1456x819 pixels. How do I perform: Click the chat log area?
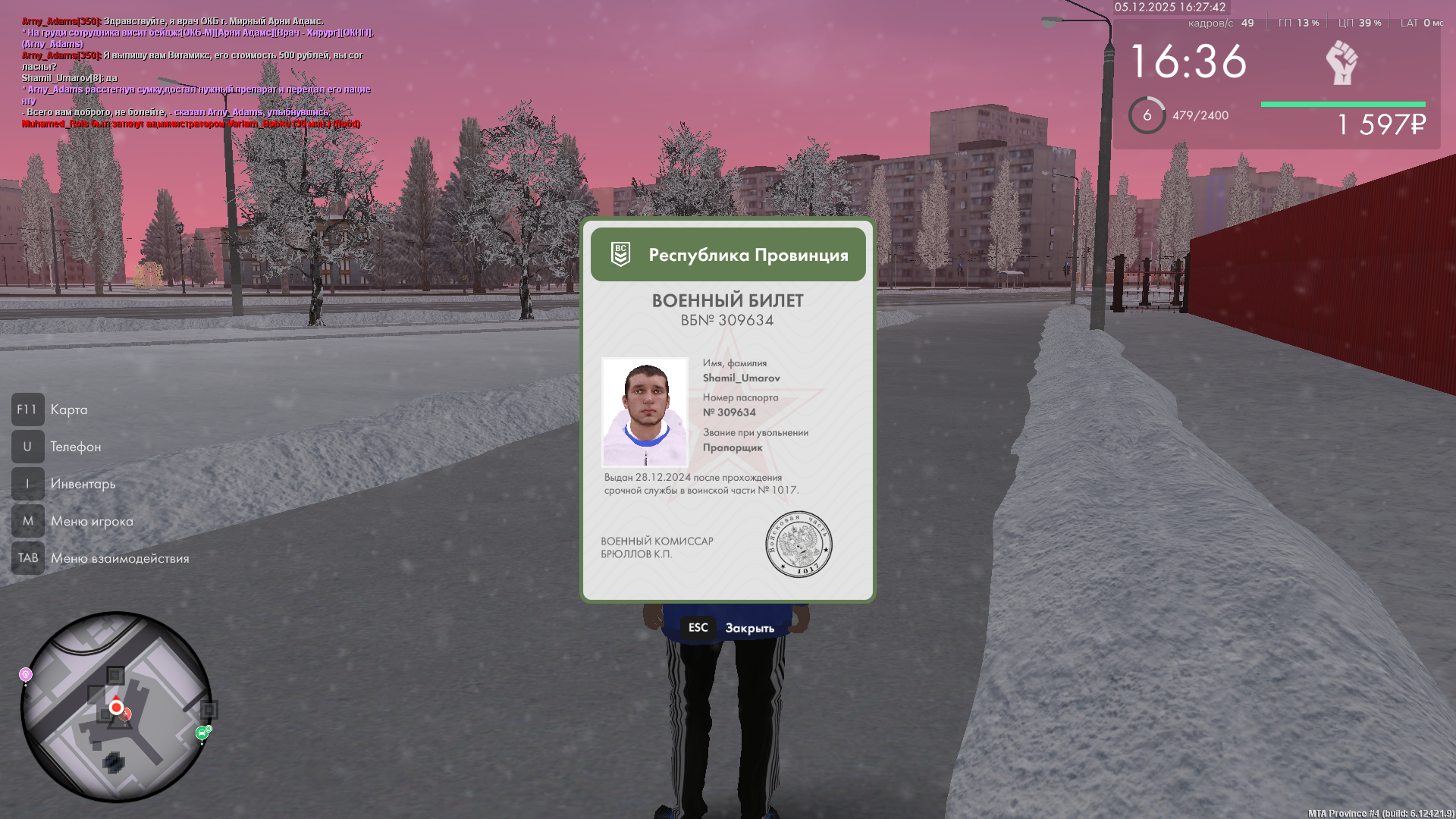(197, 72)
